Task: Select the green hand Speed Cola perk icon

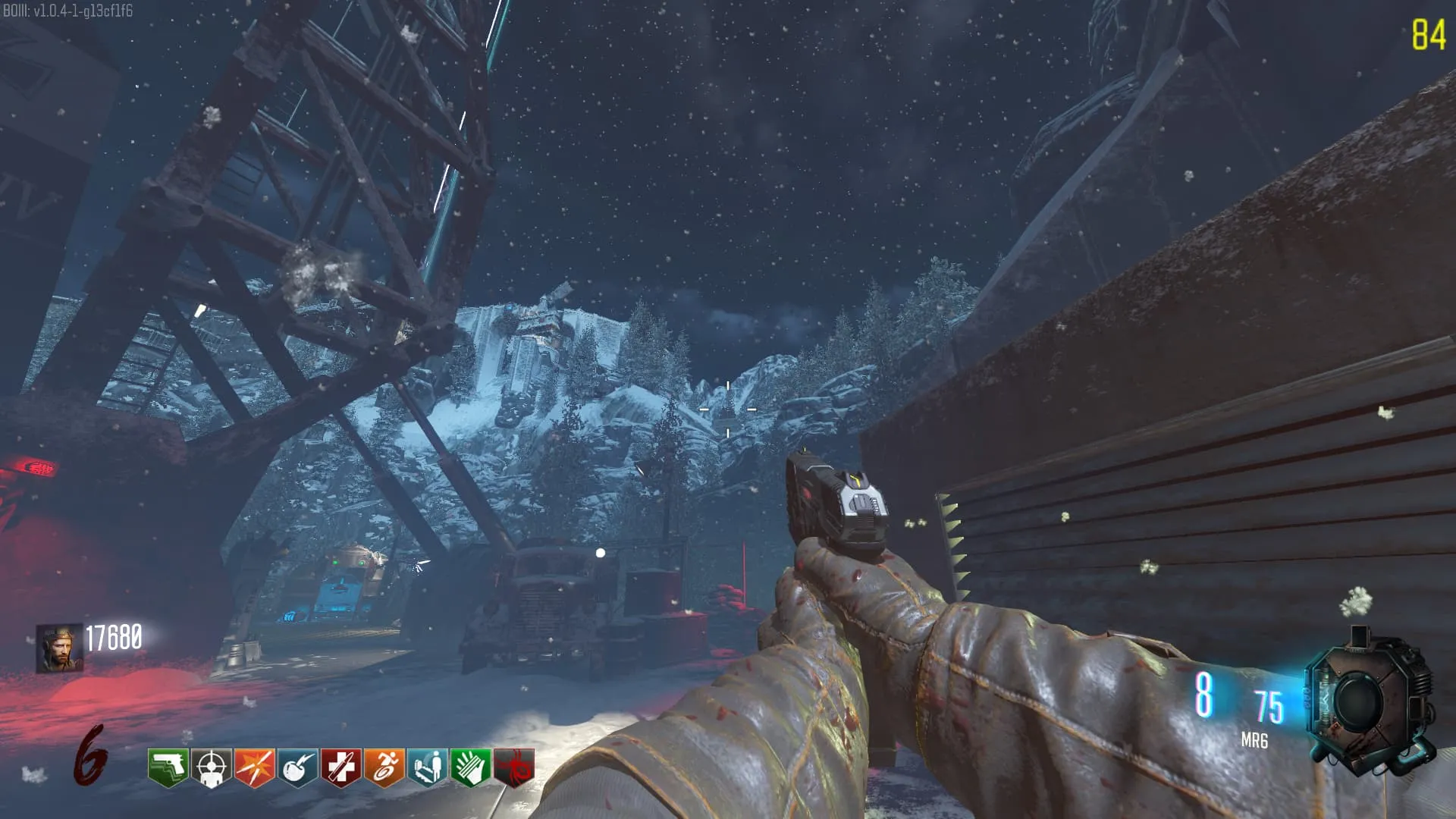Action: [471, 767]
